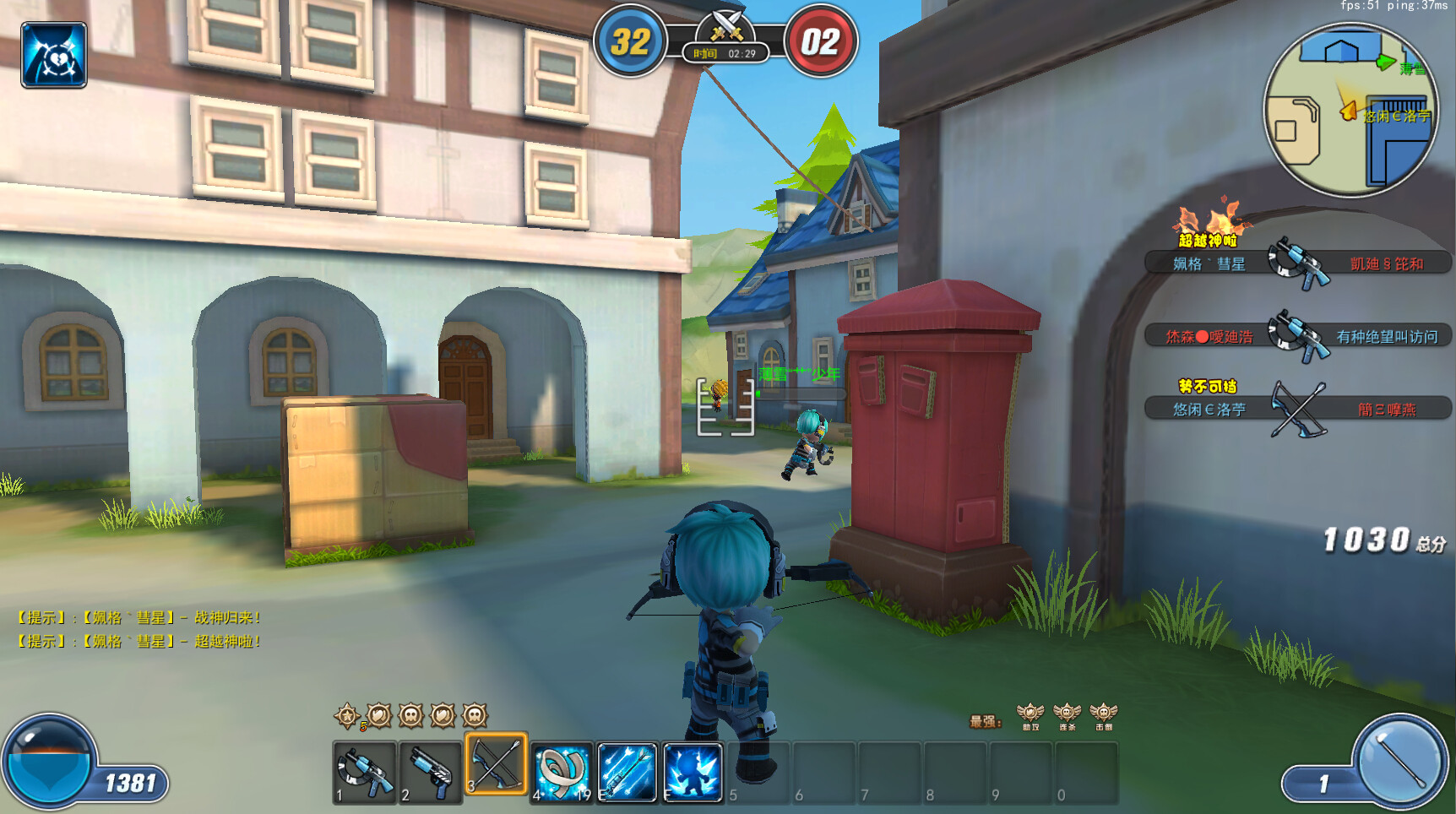This screenshot has width=1456, height=814.
Task: Activate the blue silhouette burst skill
Action: (693, 772)
